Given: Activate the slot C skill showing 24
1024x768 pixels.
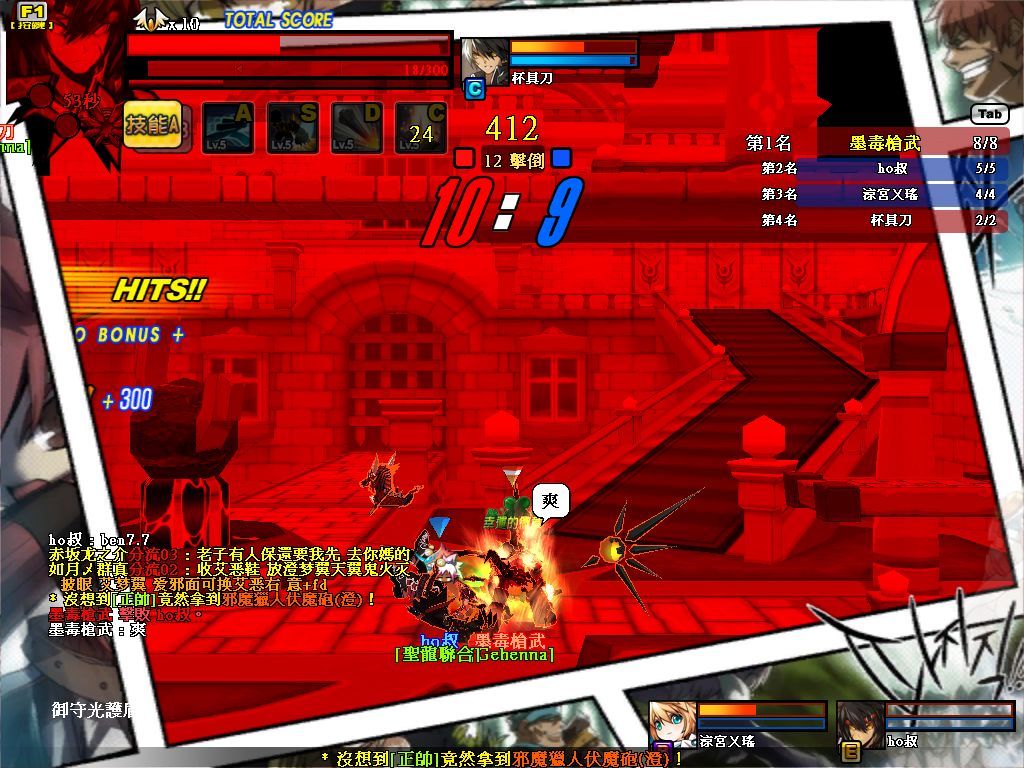Looking at the screenshot, I should pos(421,128).
